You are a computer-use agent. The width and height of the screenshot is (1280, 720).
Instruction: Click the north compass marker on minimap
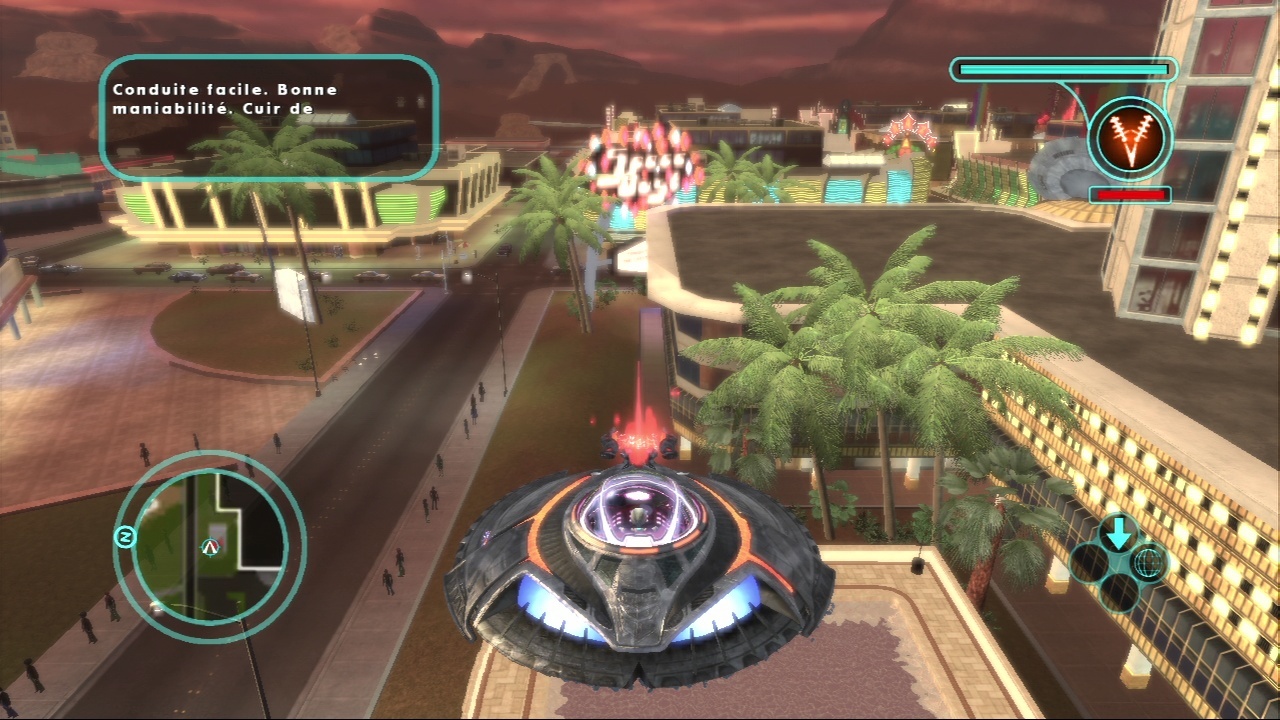126,539
